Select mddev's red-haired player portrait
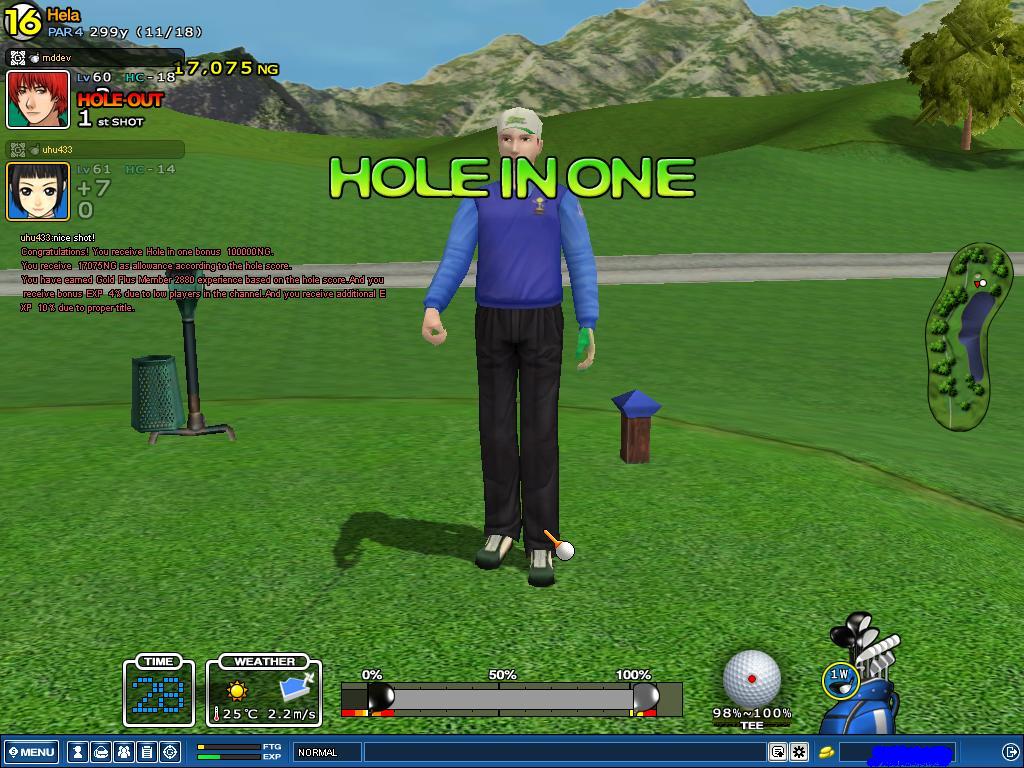The height and width of the screenshot is (768, 1024). (38, 100)
